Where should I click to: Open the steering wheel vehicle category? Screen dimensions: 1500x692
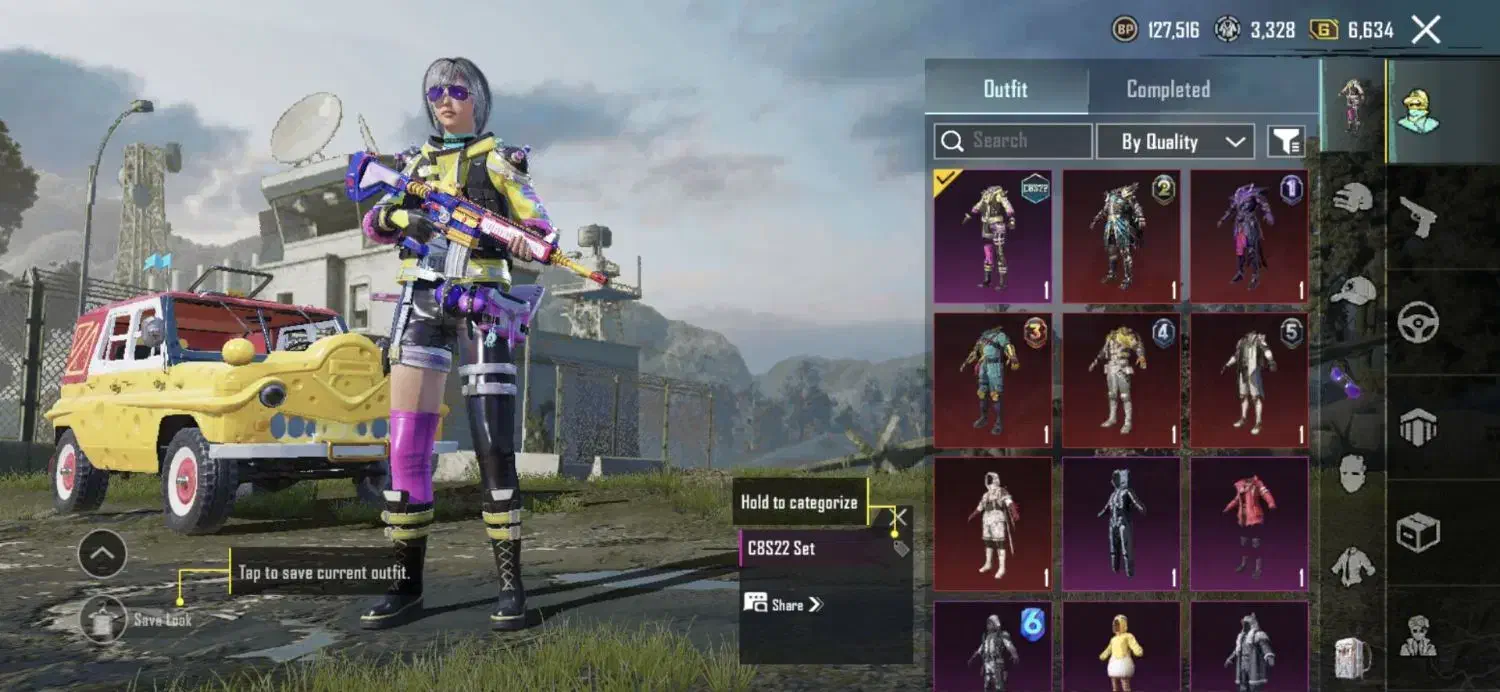[x=1417, y=322]
